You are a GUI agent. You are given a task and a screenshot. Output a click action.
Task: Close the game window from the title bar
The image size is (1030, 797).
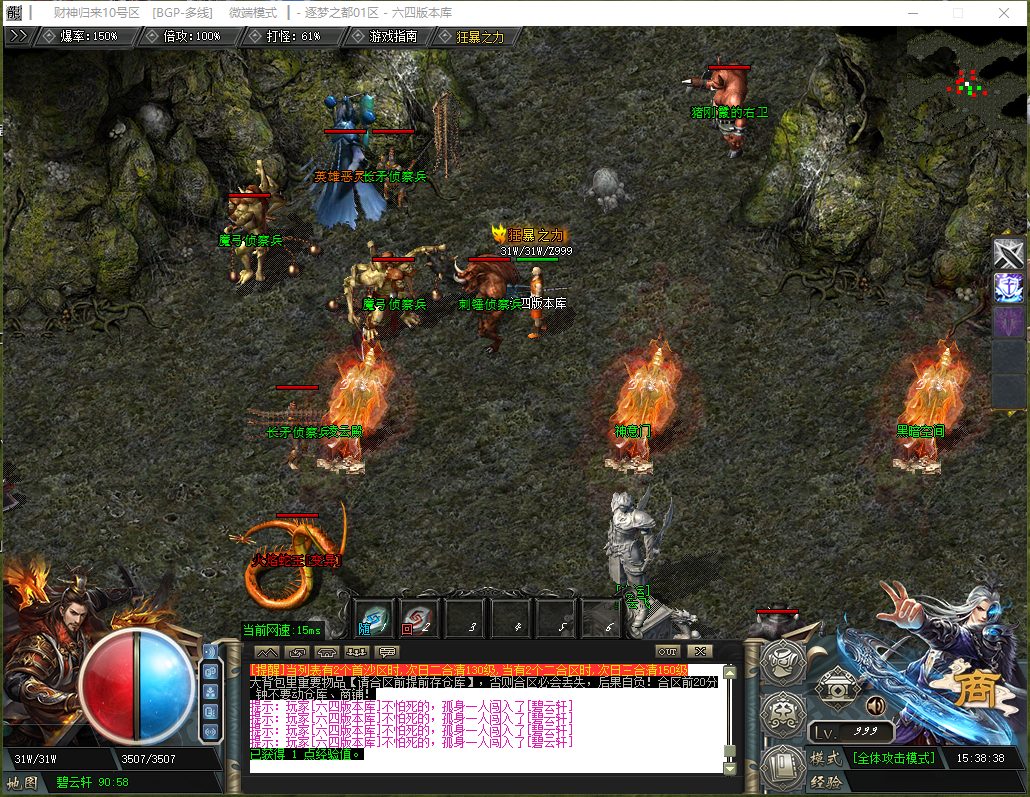1003,12
